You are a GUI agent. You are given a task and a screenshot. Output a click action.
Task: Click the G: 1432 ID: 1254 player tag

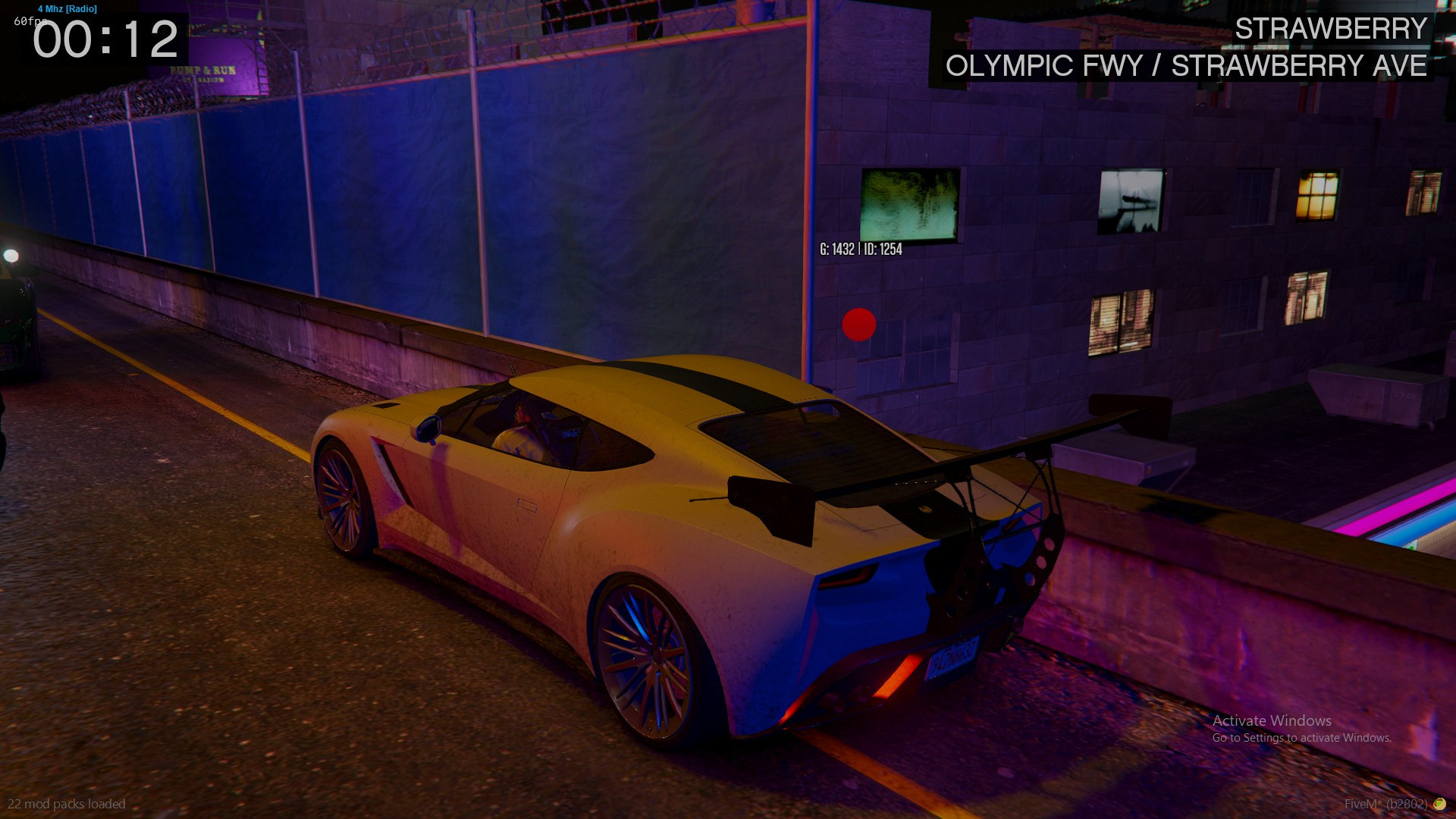pyautogui.click(x=861, y=249)
